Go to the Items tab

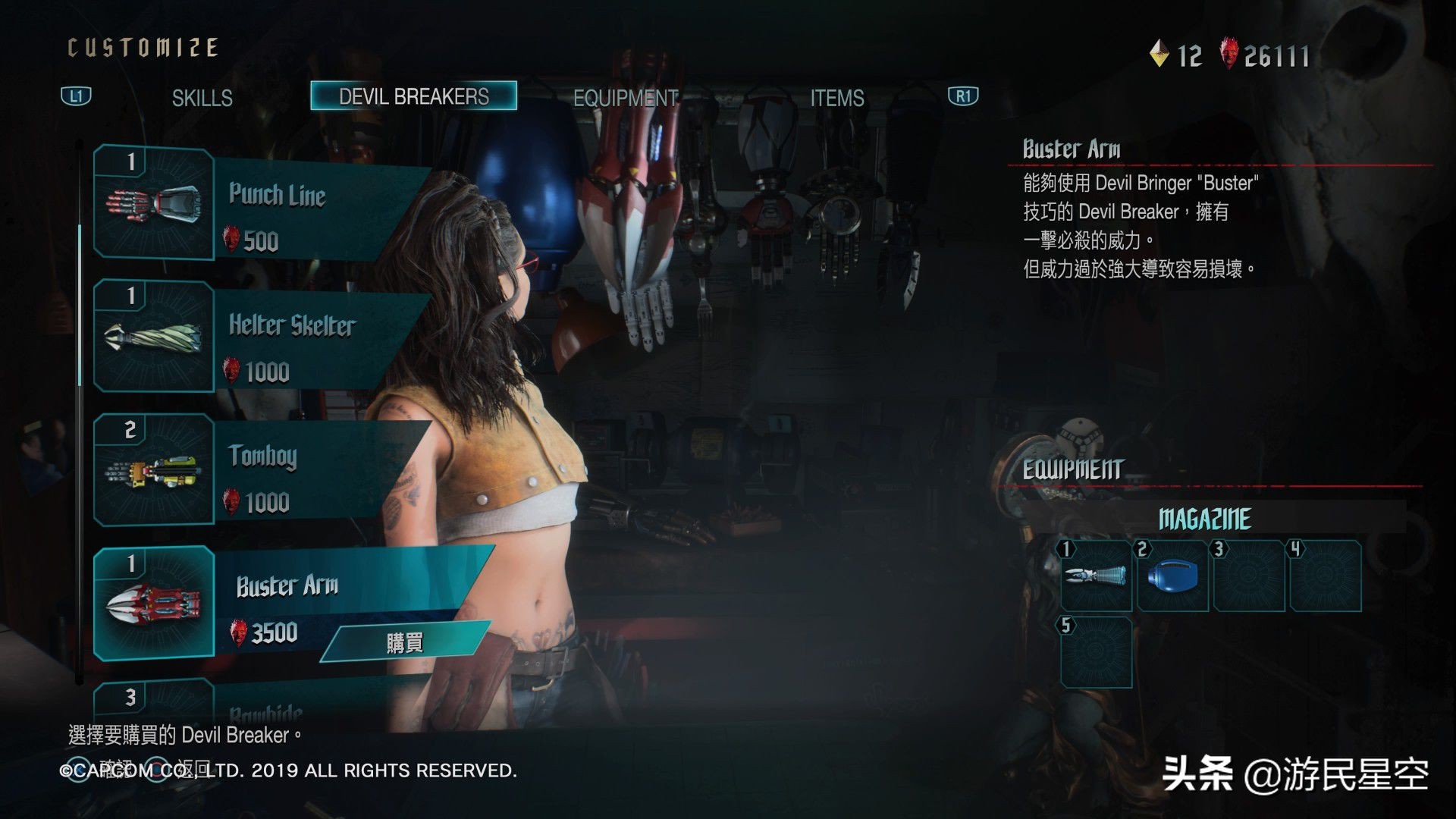tap(836, 98)
